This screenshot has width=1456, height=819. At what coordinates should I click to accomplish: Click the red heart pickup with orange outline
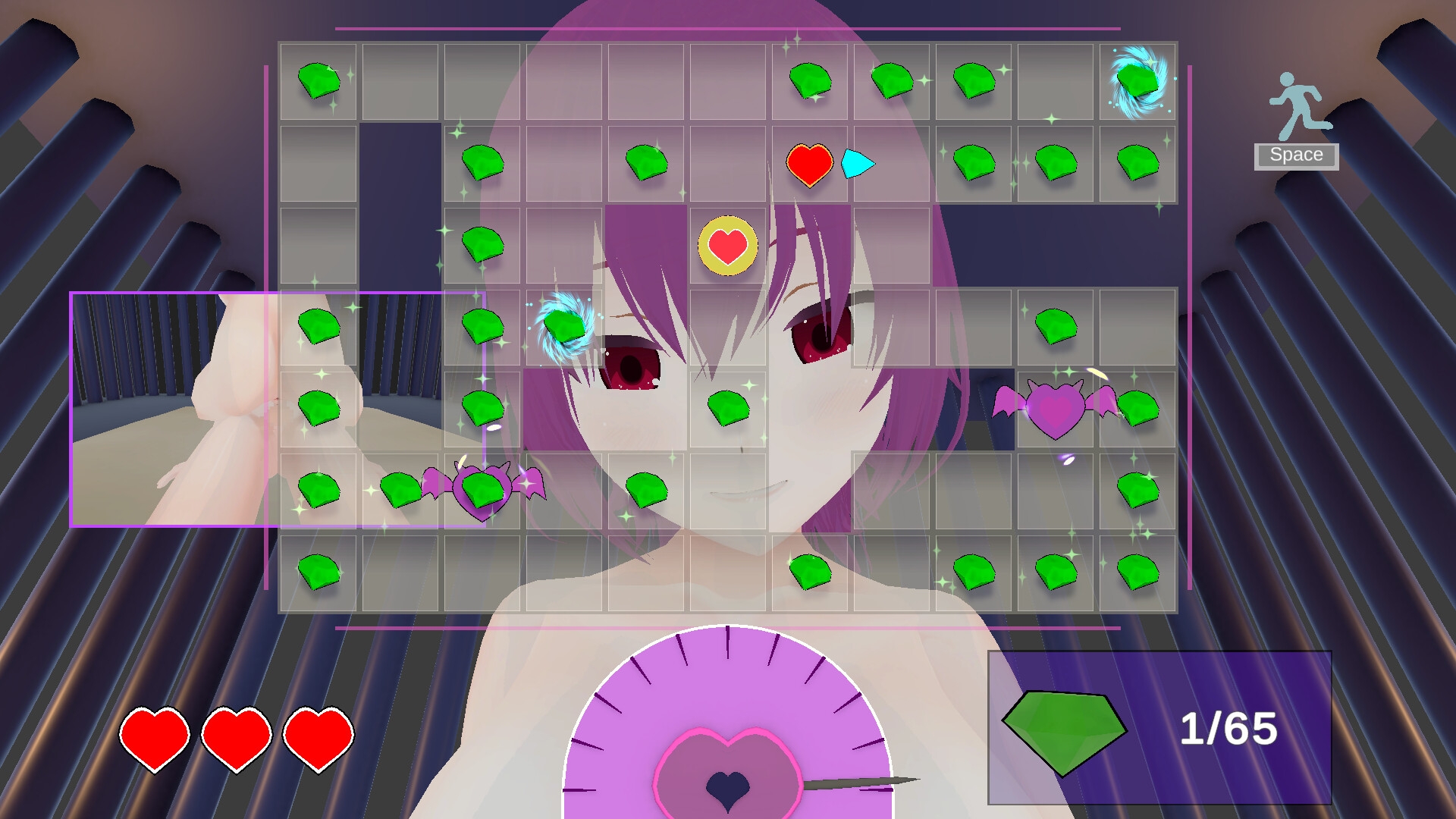808,162
